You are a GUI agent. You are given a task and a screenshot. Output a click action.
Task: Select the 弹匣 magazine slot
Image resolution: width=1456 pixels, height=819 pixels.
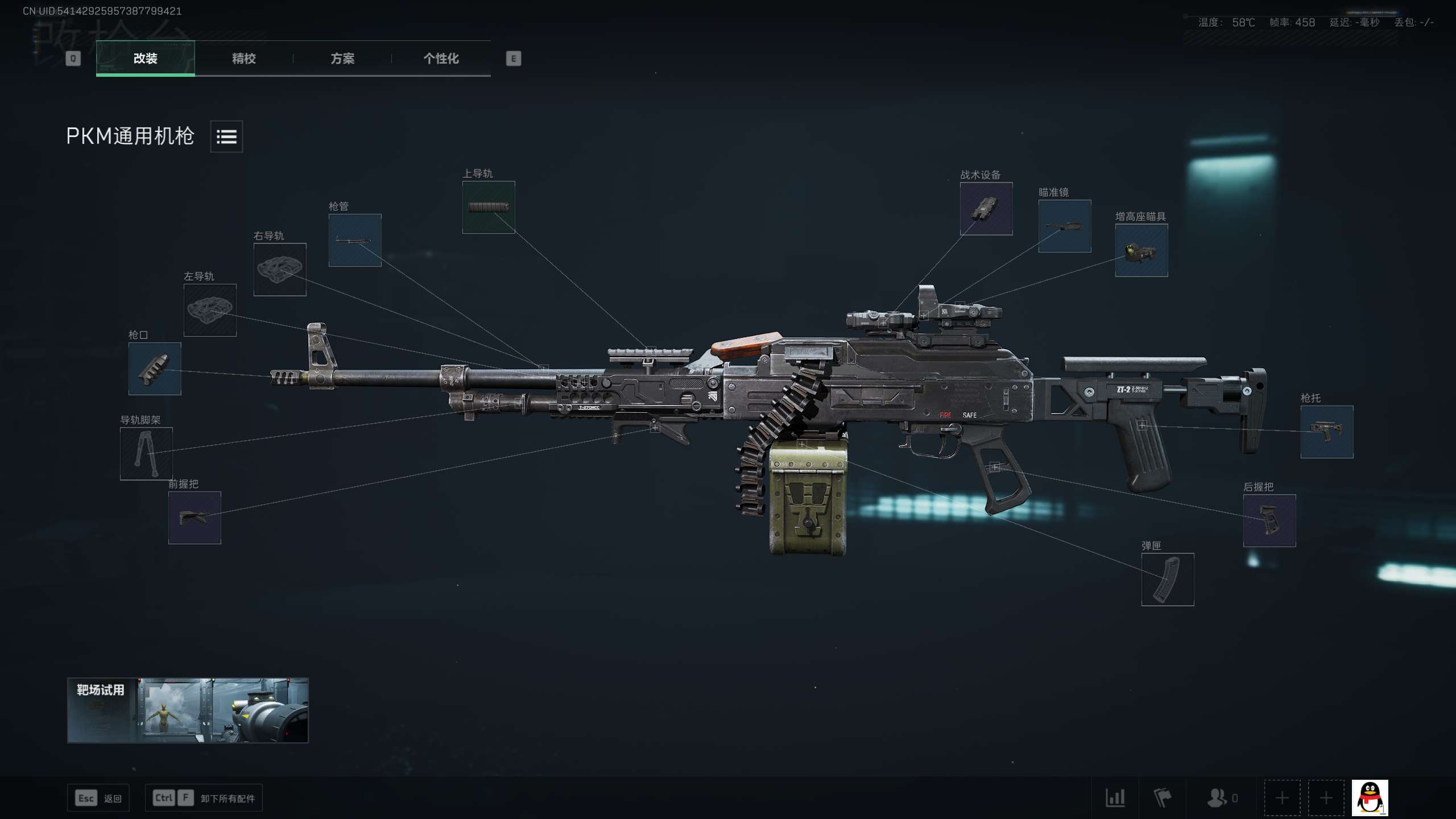click(x=1168, y=580)
